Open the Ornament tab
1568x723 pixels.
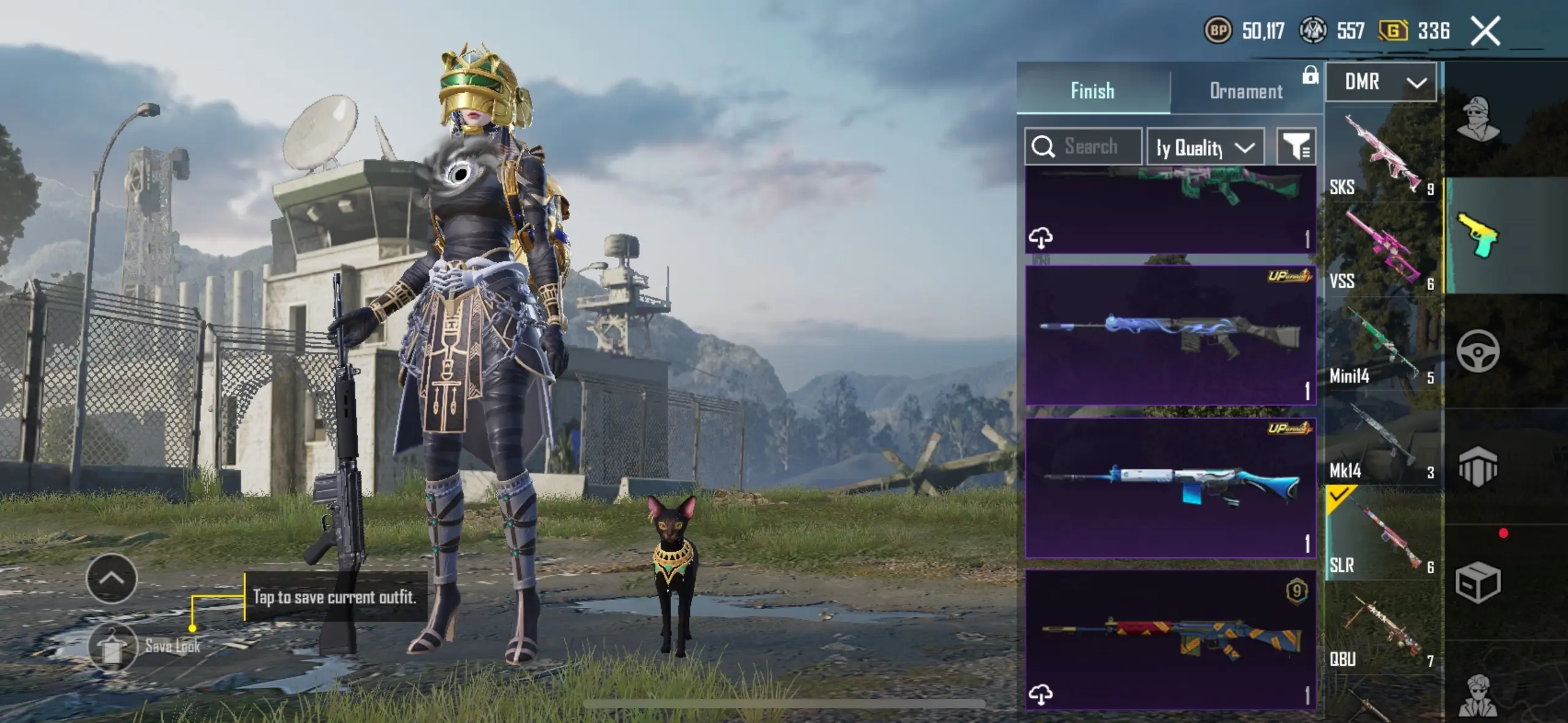1246,91
